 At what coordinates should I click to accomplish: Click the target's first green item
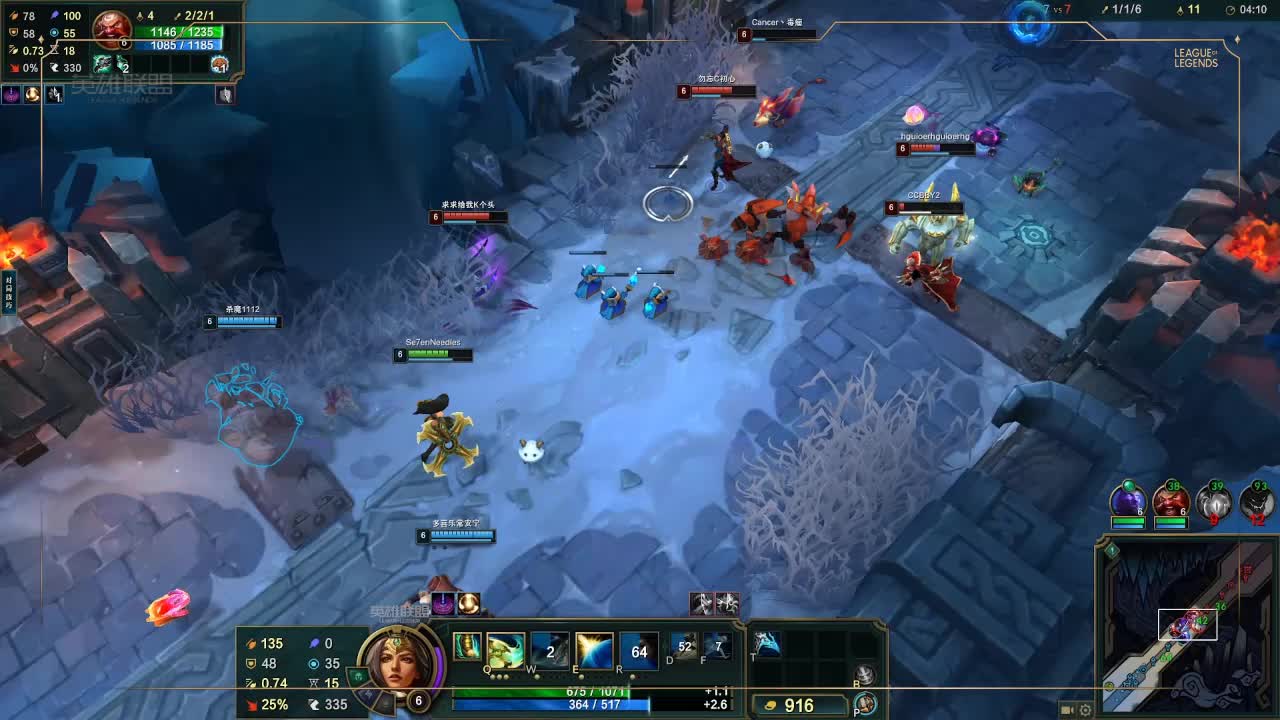coord(102,65)
